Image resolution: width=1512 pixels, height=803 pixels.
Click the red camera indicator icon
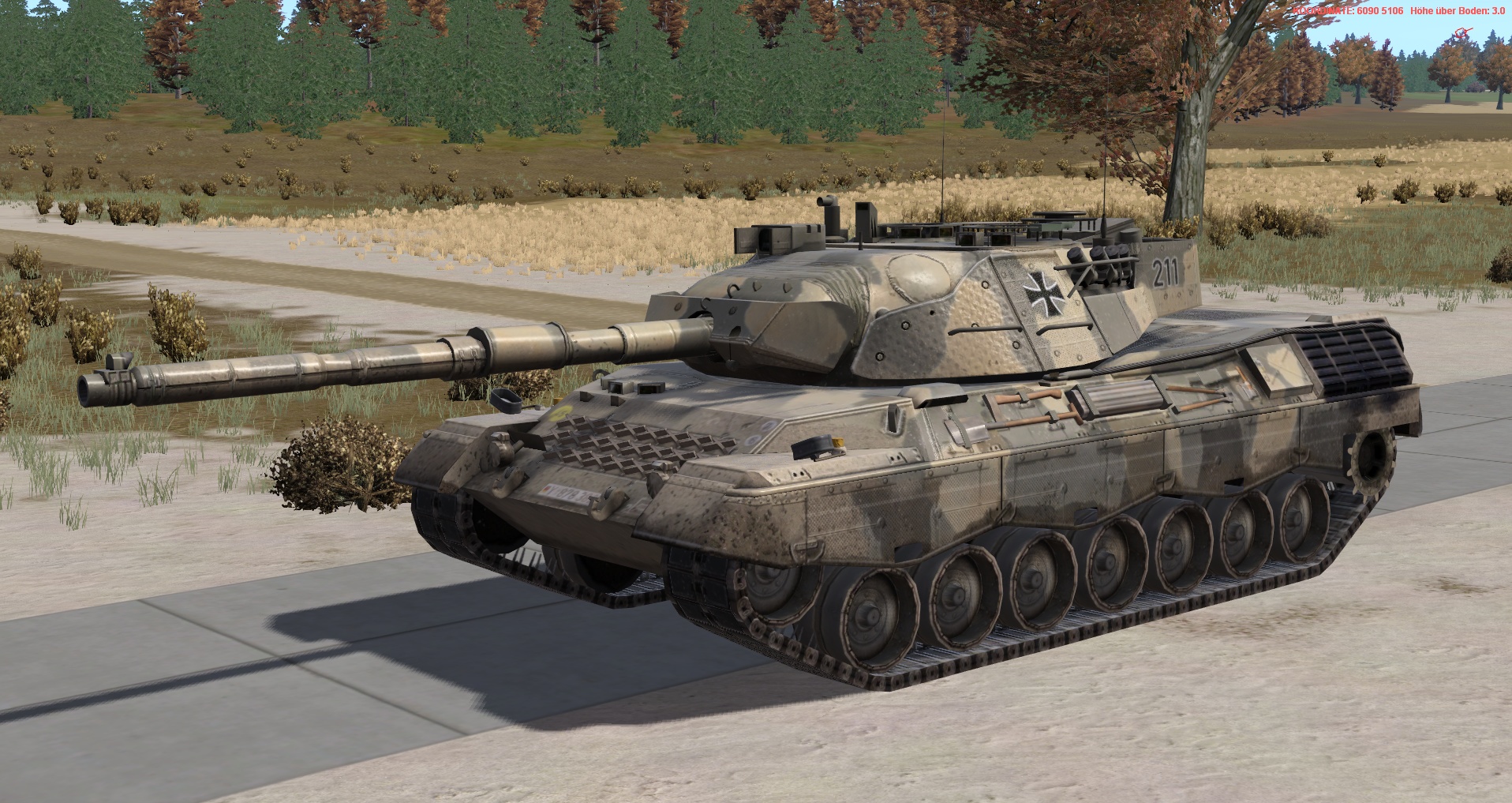click(1460, 33)
